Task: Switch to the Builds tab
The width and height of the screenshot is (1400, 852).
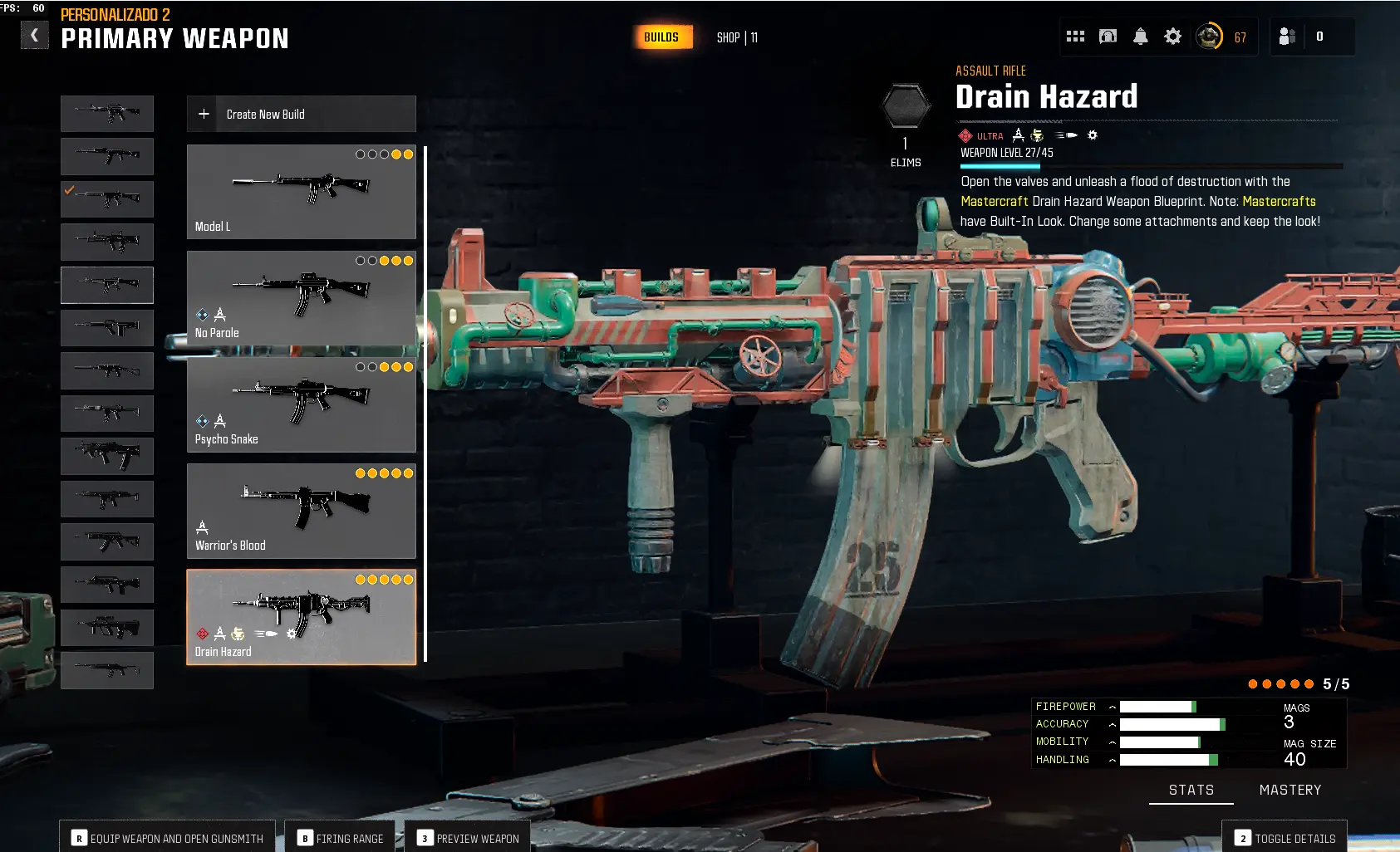Action: (x=661, y=37)
